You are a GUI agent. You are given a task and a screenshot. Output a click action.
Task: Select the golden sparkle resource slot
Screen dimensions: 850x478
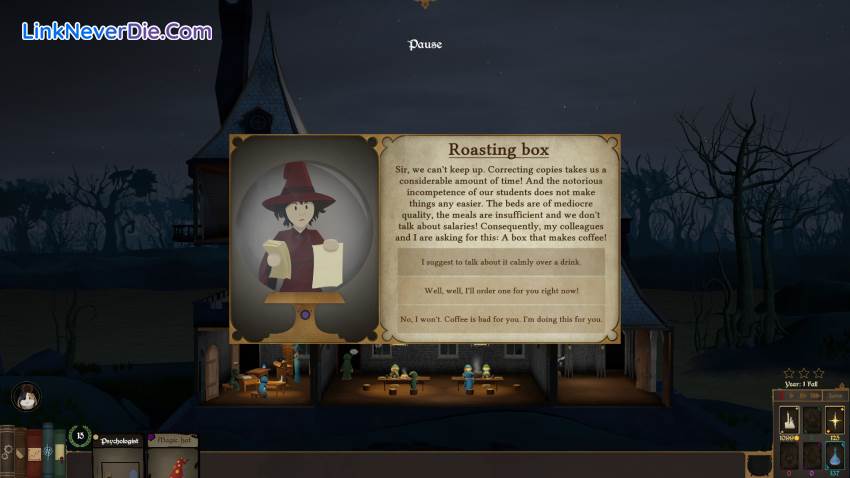835,420
